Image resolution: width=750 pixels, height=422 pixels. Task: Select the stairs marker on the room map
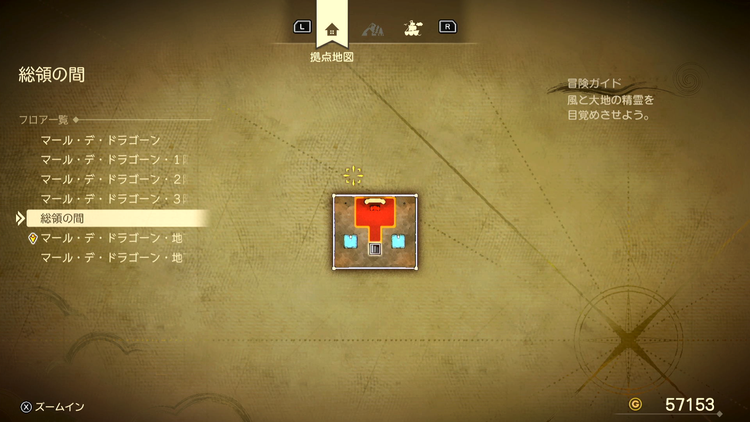point(374,250)
